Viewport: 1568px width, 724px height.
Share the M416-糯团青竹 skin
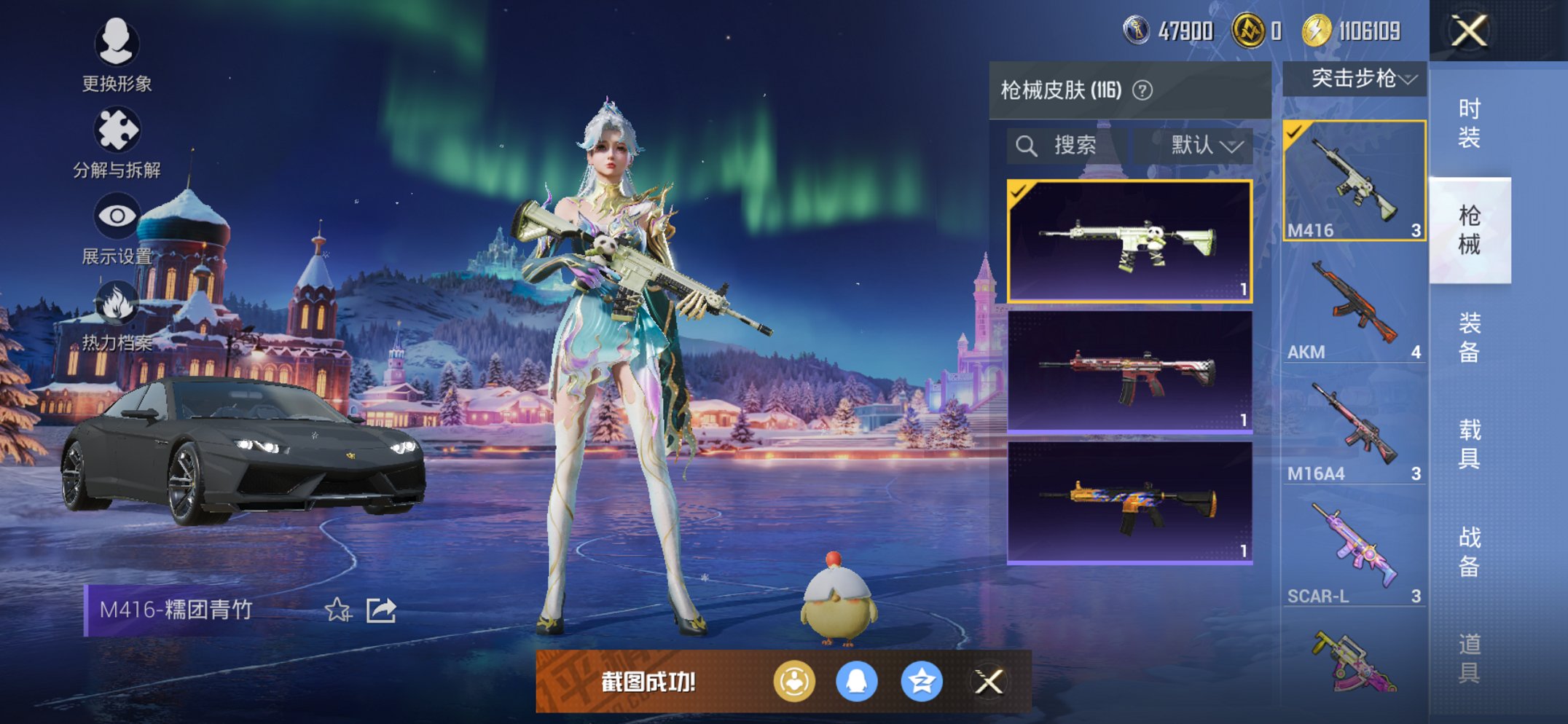pyautogui.click(x=380, y=610)
